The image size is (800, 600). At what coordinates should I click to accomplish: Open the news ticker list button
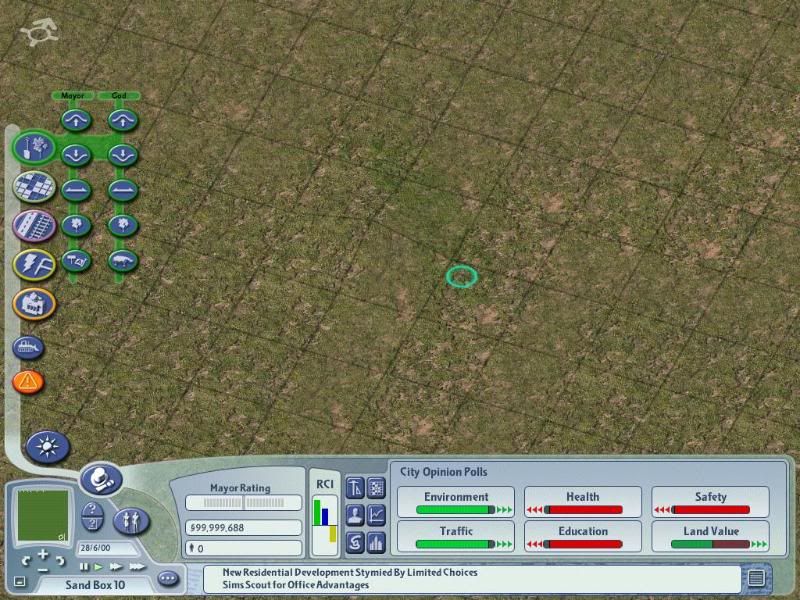tap(756, 576)
